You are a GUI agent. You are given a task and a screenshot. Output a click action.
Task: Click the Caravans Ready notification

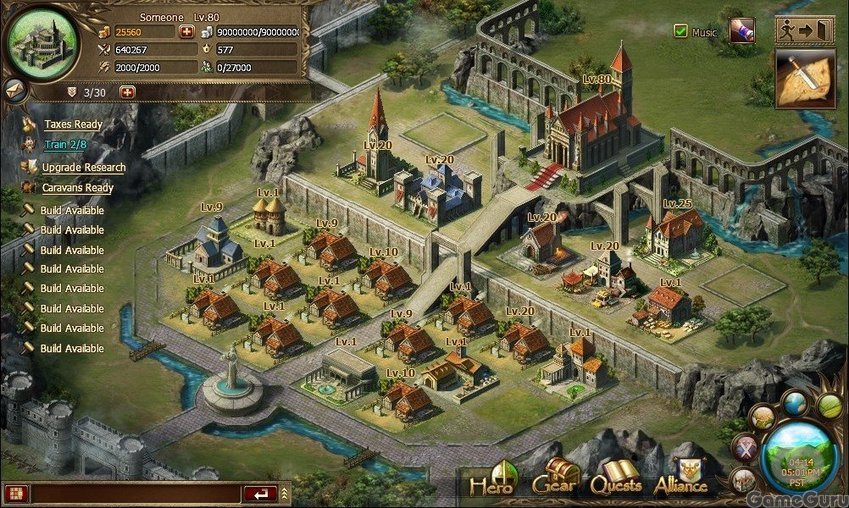pyautogui.click(x=78, y=187)
